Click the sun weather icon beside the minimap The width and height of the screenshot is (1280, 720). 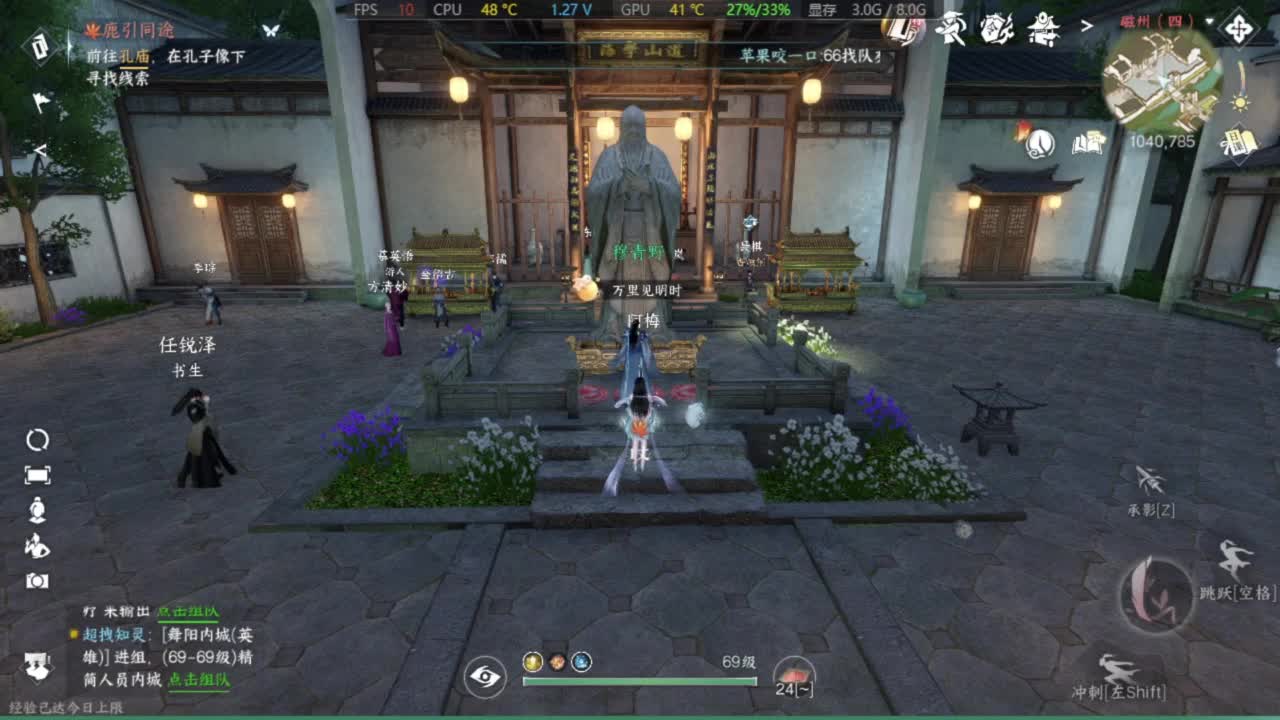tap(1240, 104)
